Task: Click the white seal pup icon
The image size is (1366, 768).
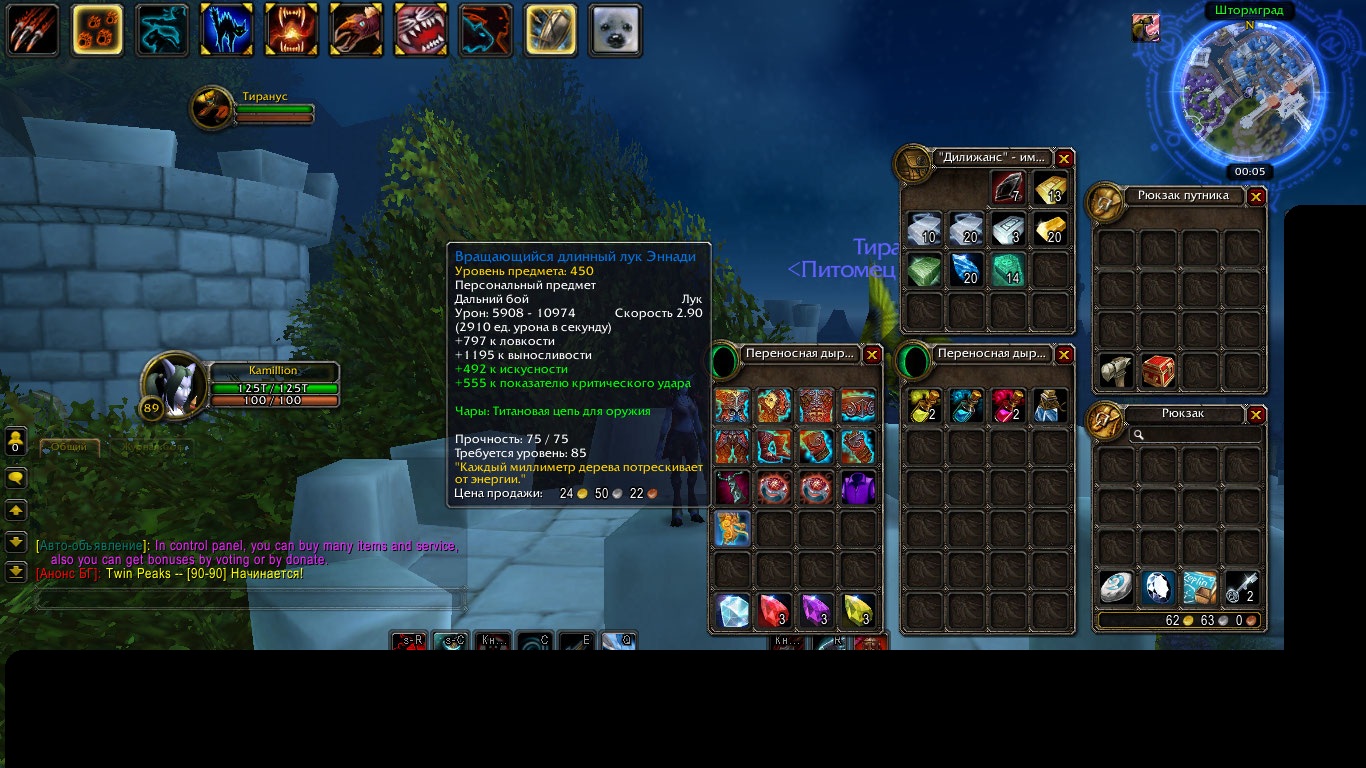Action: (x=615, y=30)
